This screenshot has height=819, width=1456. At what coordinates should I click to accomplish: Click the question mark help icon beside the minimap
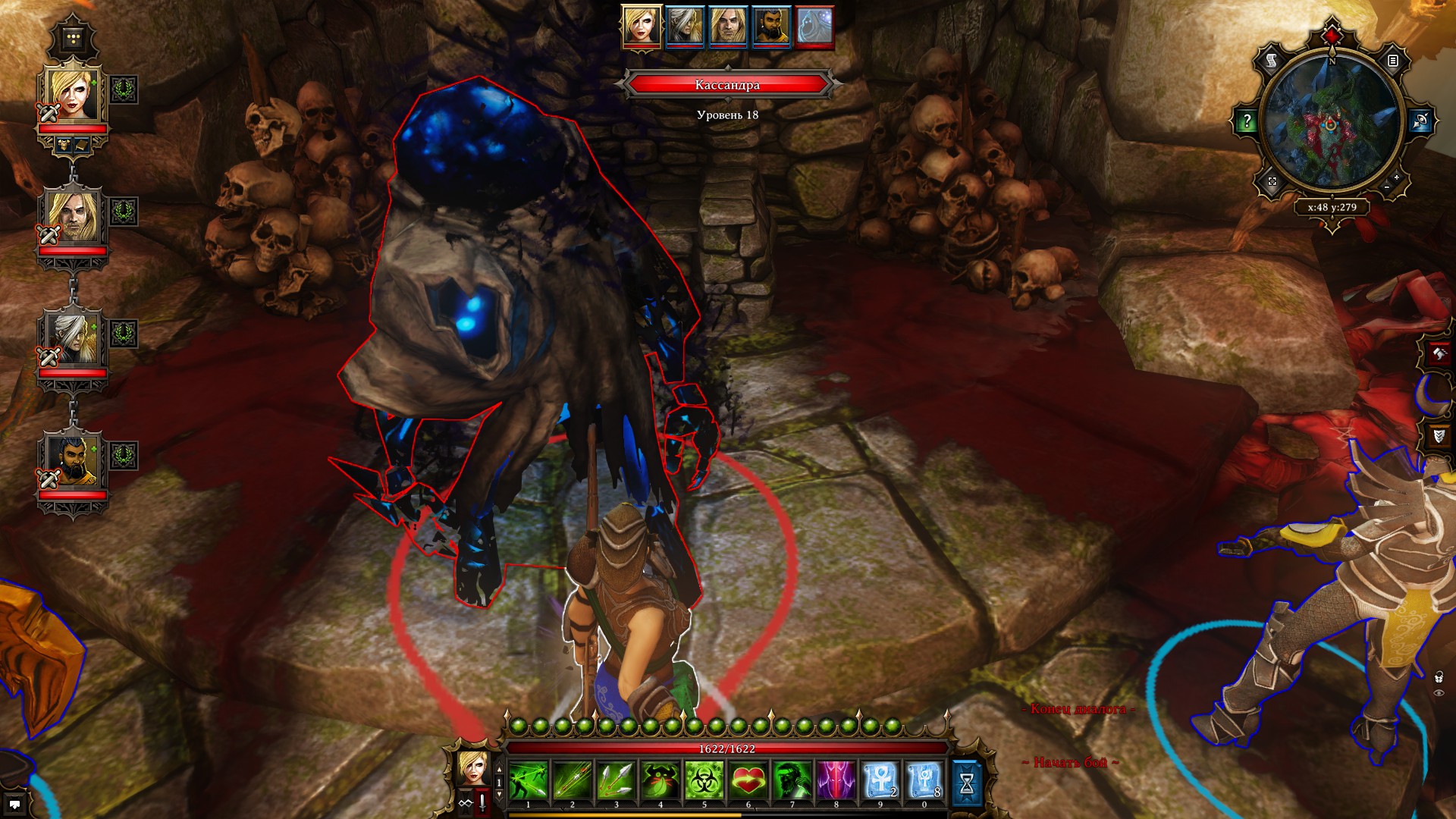1247,119
